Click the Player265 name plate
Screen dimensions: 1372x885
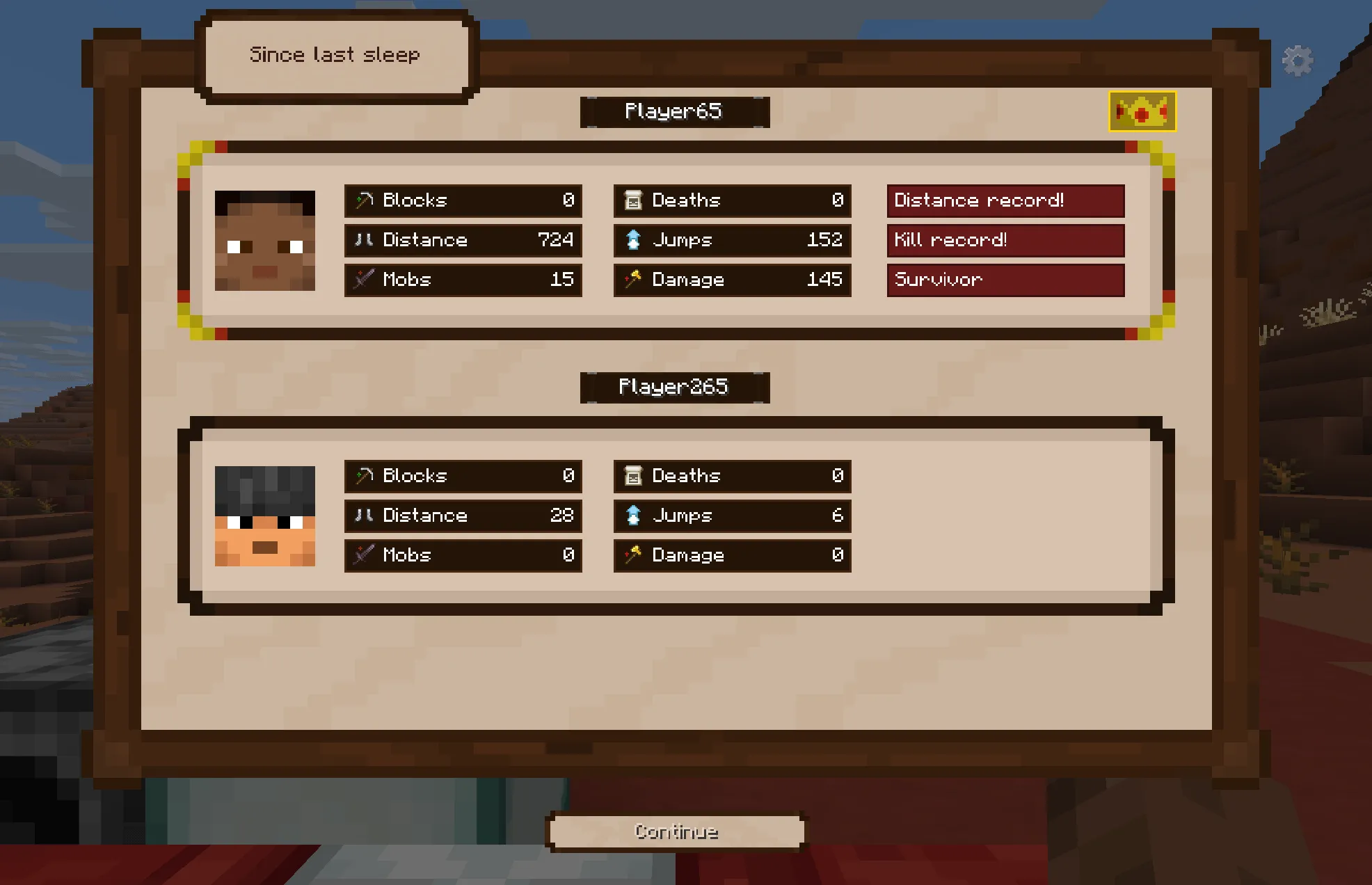click(674, 388)
